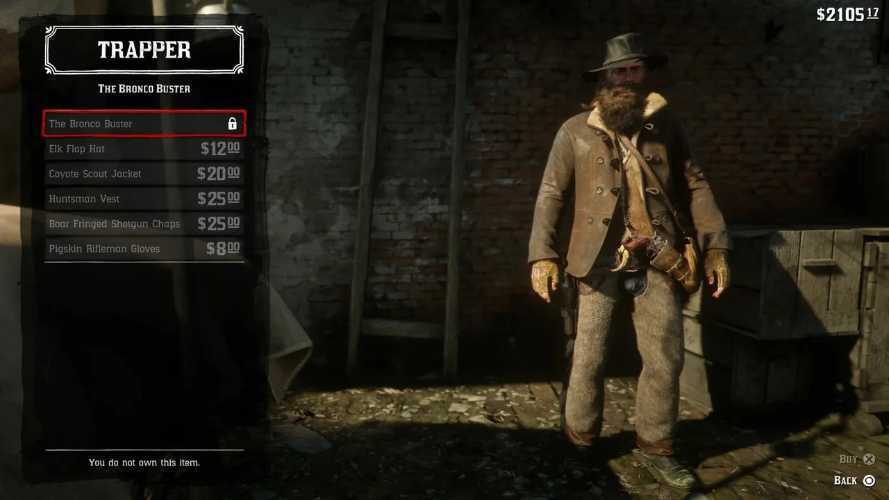This screenshot has height=500, width=889.
Task: Choose the Pigskin Rifleman Gloves
Action: [x=143, y=249]
